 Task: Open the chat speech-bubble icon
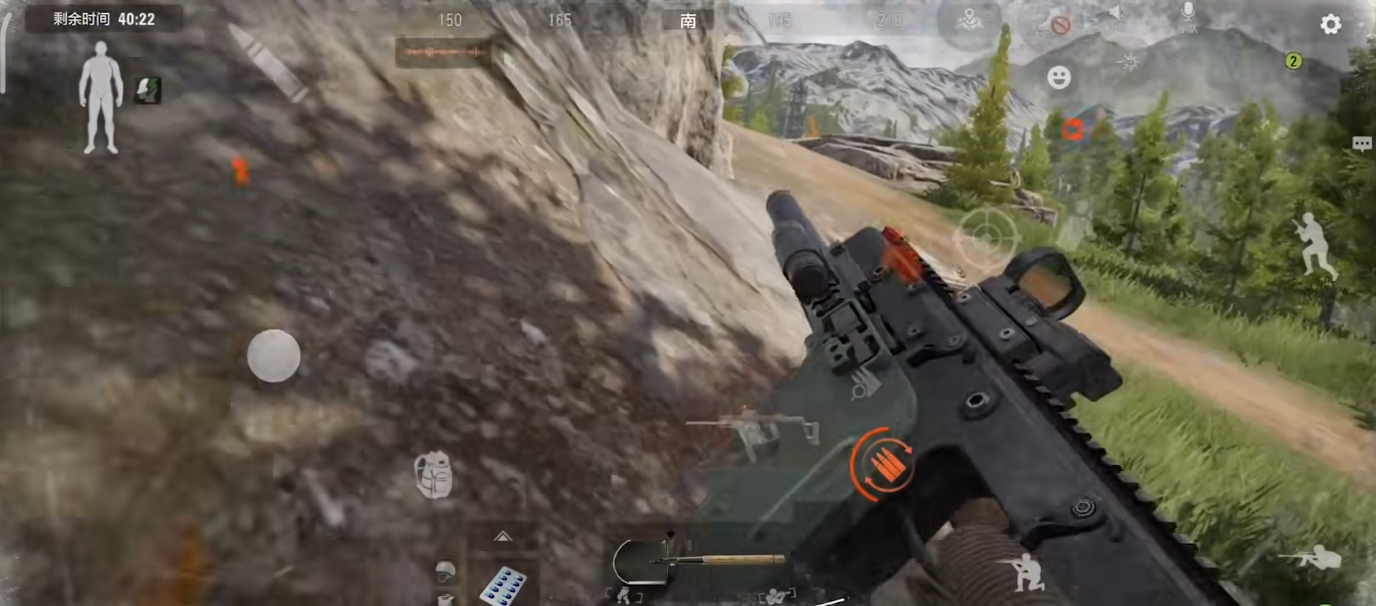(1361, 144)
